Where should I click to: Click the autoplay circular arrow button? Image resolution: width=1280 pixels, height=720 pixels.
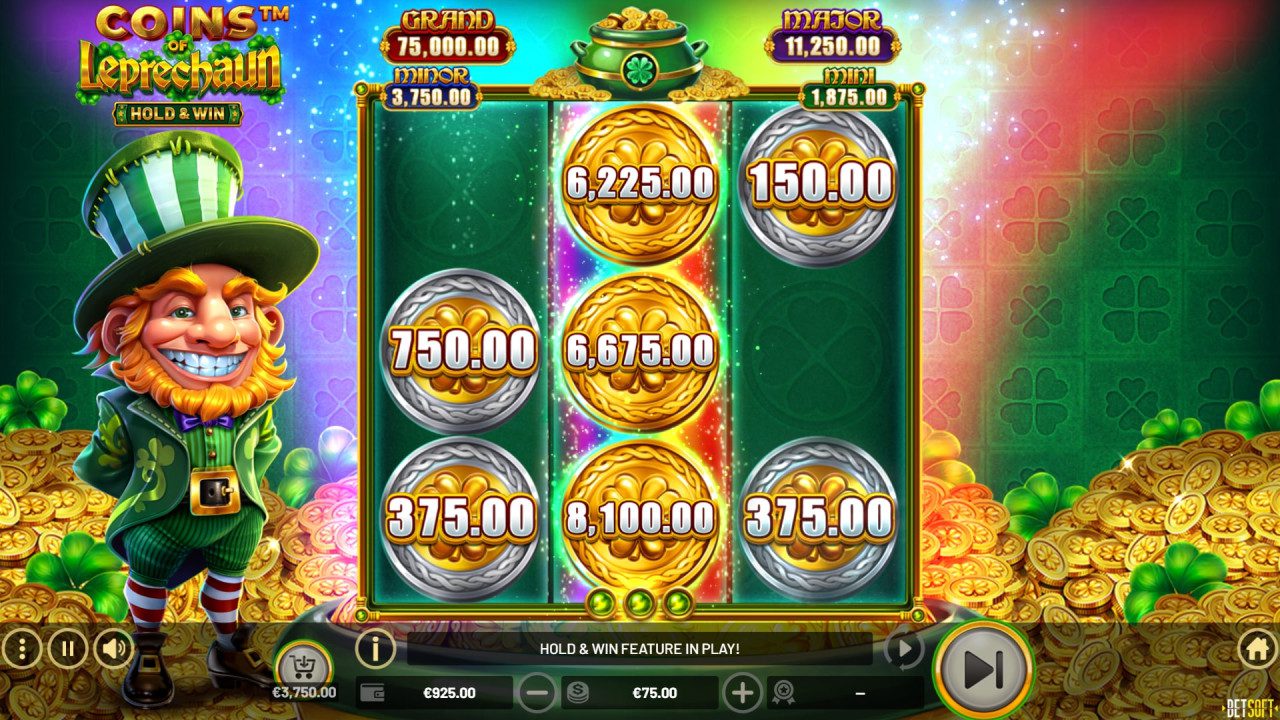(x=904, y=650)
